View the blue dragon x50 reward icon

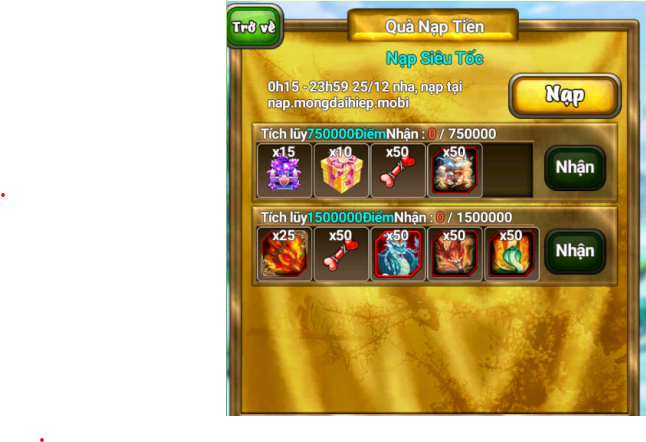[x=398, y=254]
